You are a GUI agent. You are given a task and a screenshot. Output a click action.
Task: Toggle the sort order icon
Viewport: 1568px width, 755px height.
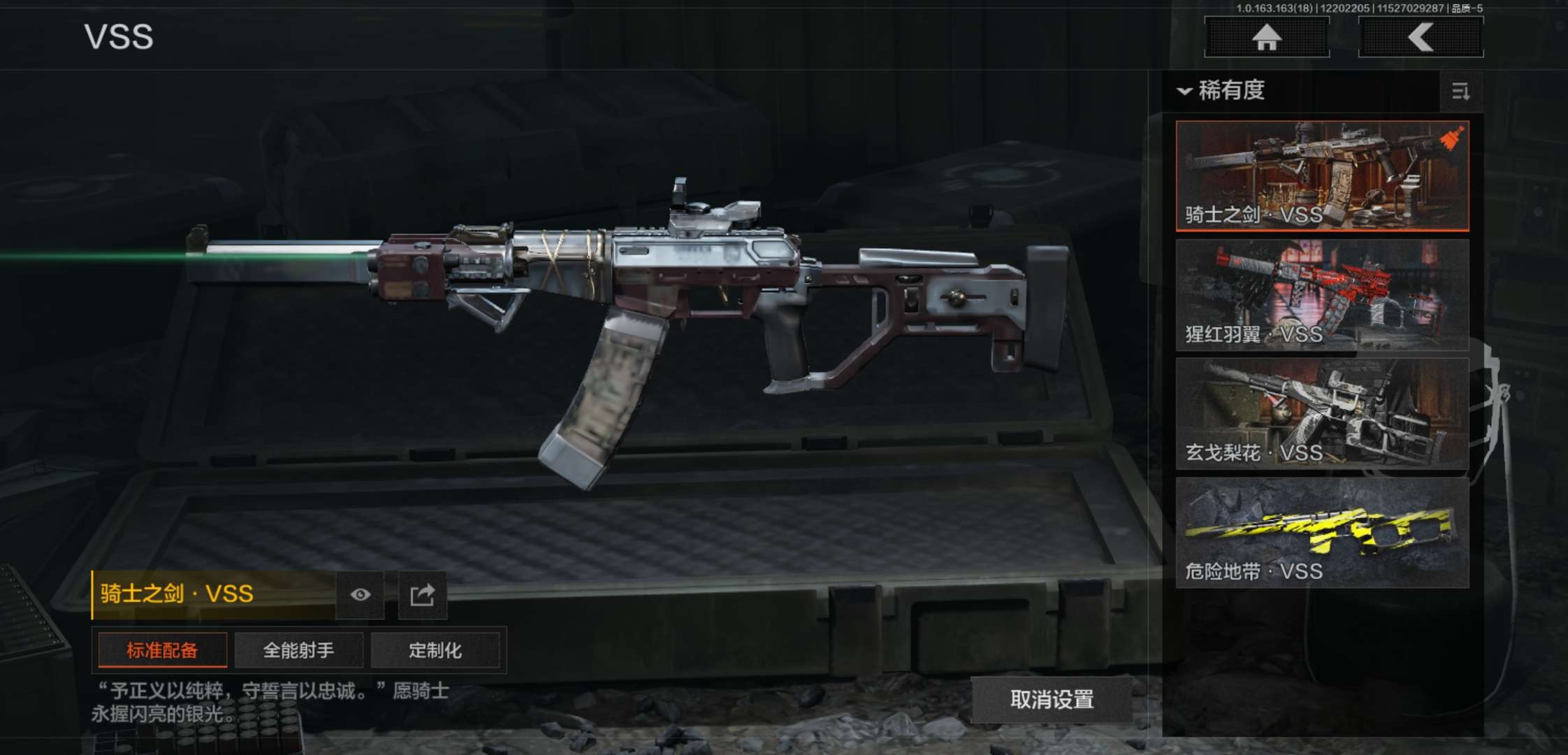(x=1460, y=92)
